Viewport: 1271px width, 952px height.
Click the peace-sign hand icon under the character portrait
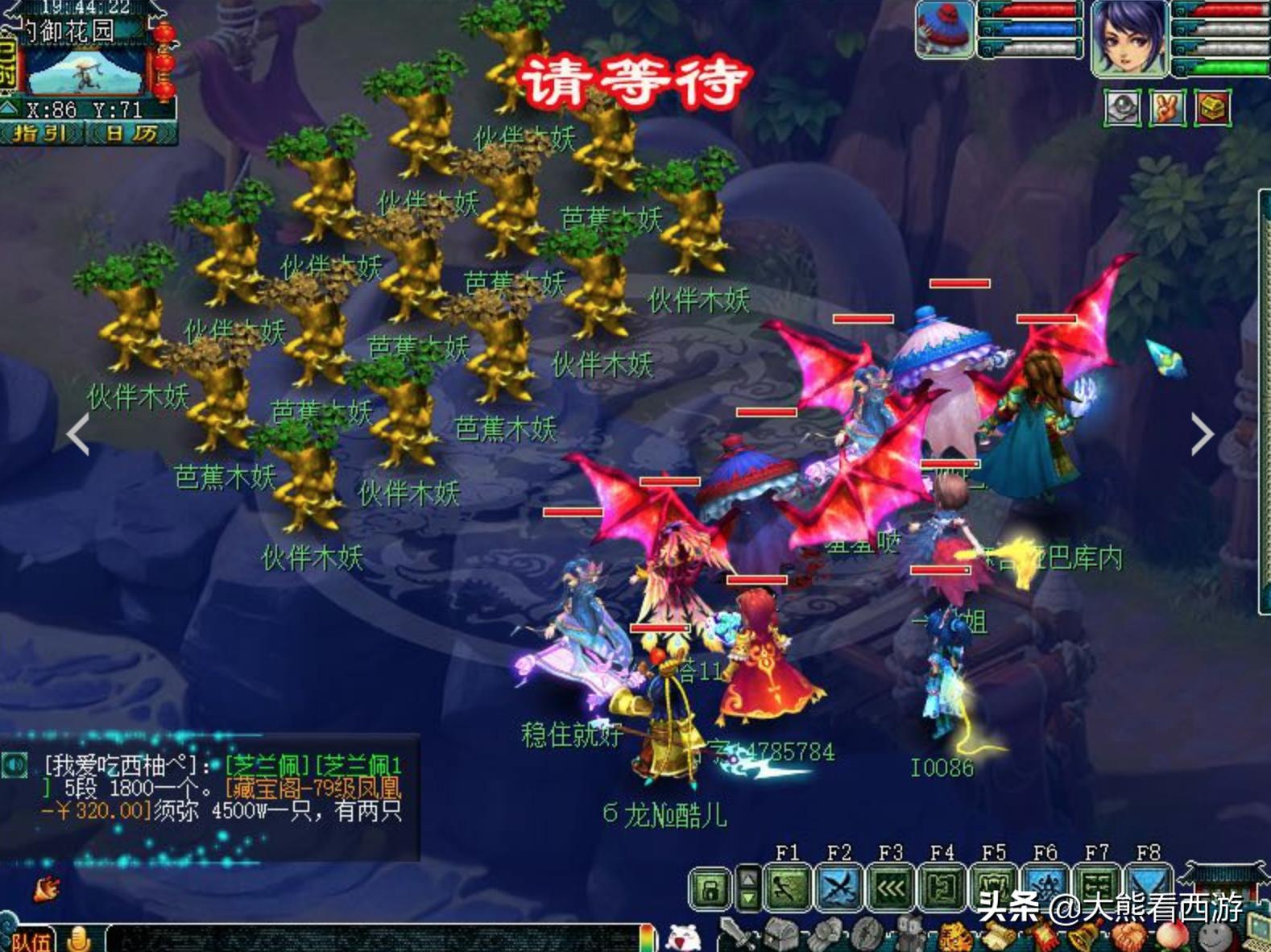pyautogui.click(x=1166, y=107)
